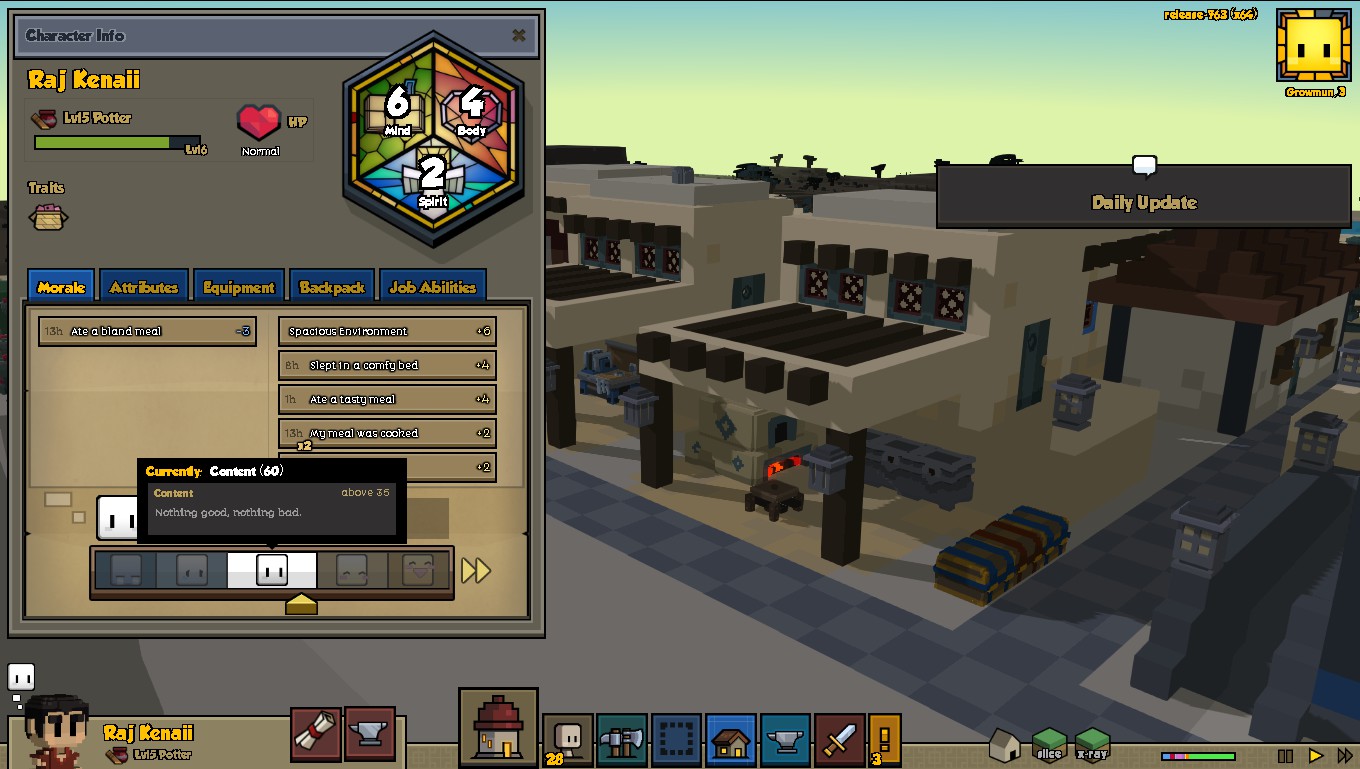
Task: Open the citizens list showing 28
Action: 567,740
